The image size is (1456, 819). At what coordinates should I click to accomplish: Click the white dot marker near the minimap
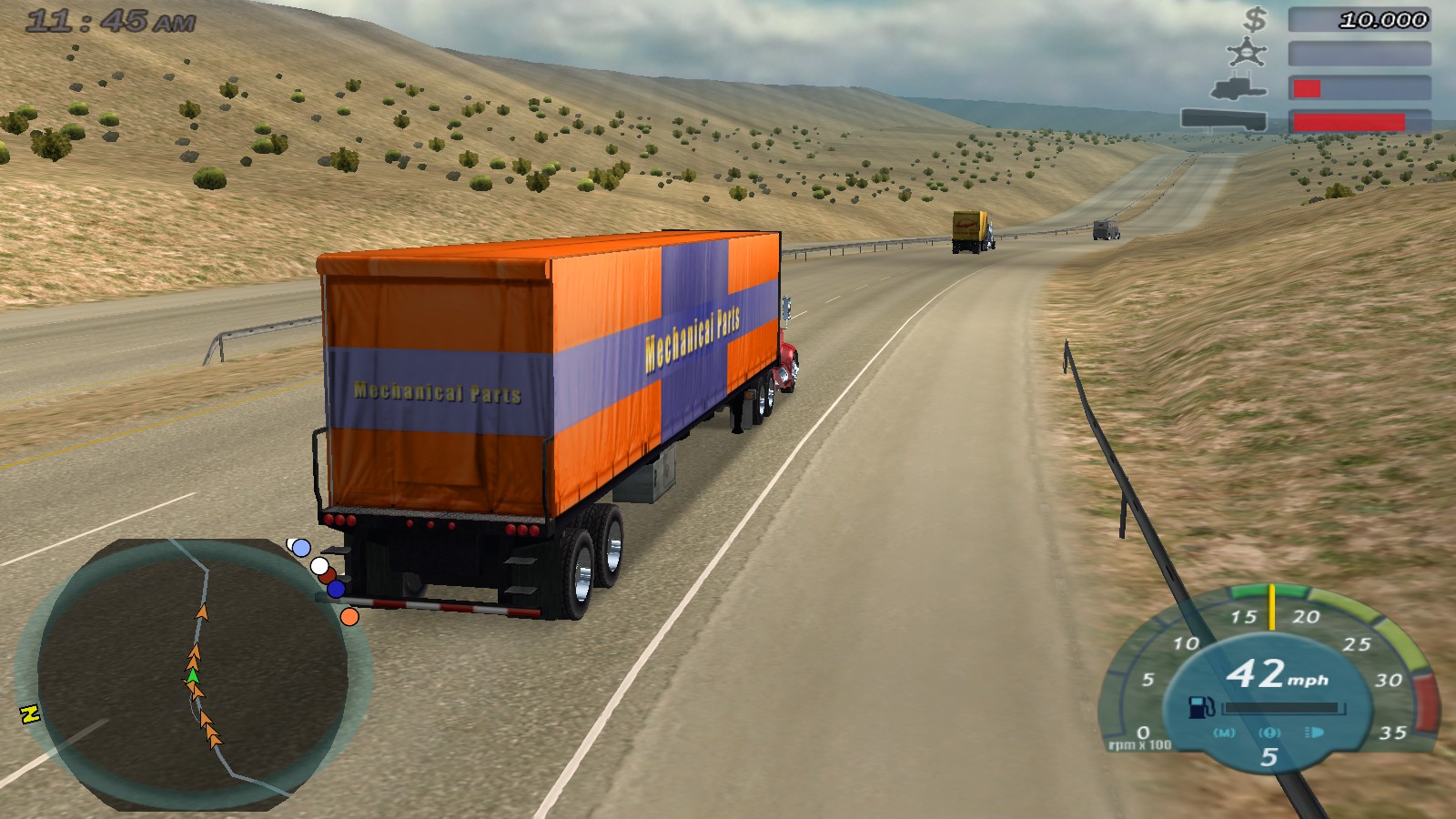point(320,566)
